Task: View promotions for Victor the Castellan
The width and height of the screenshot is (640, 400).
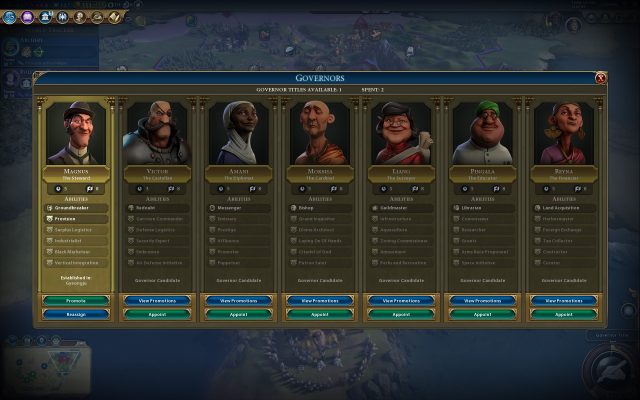Action: click(x=157, y=300)
